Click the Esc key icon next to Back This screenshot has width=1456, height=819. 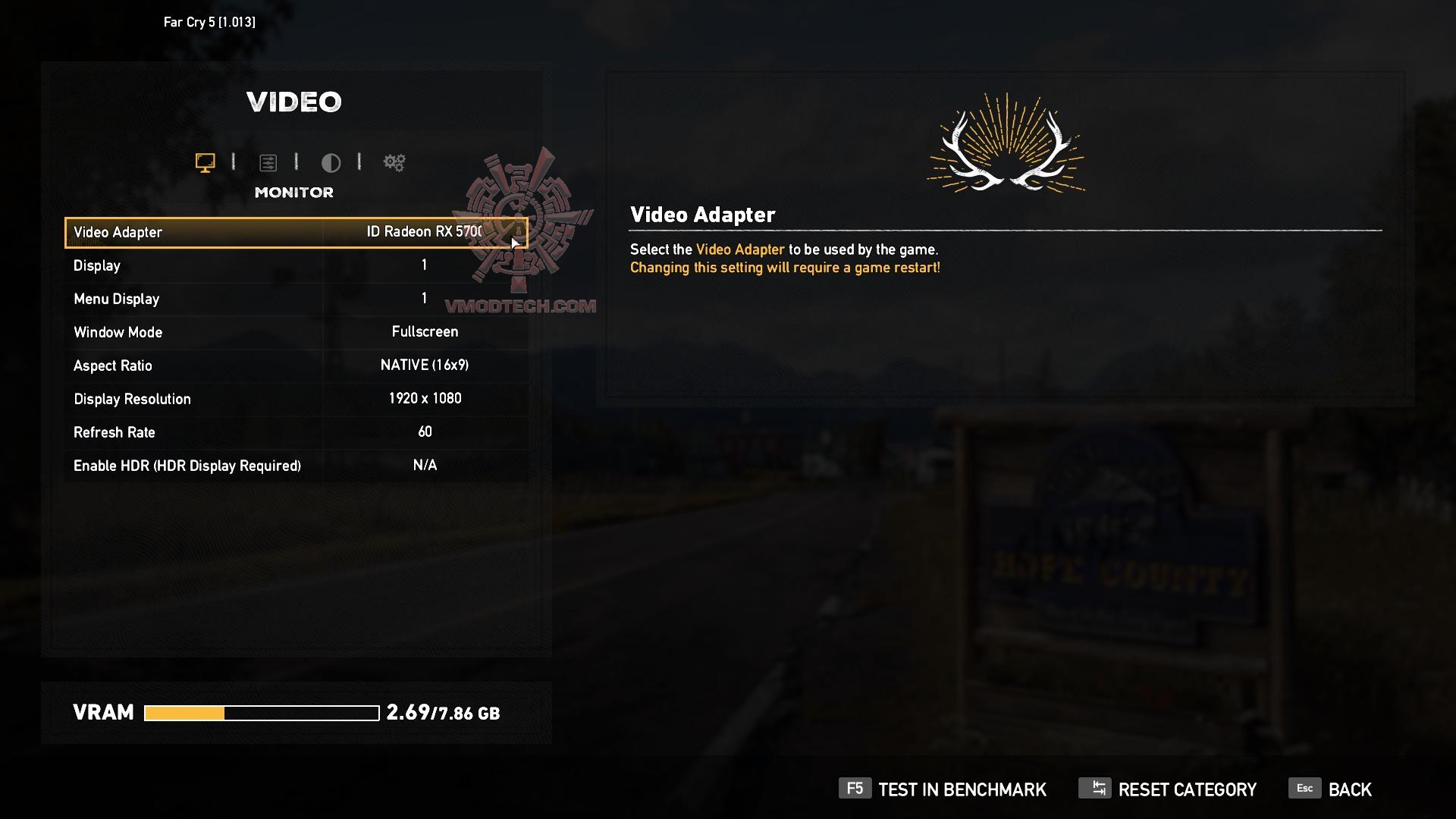1304,789
